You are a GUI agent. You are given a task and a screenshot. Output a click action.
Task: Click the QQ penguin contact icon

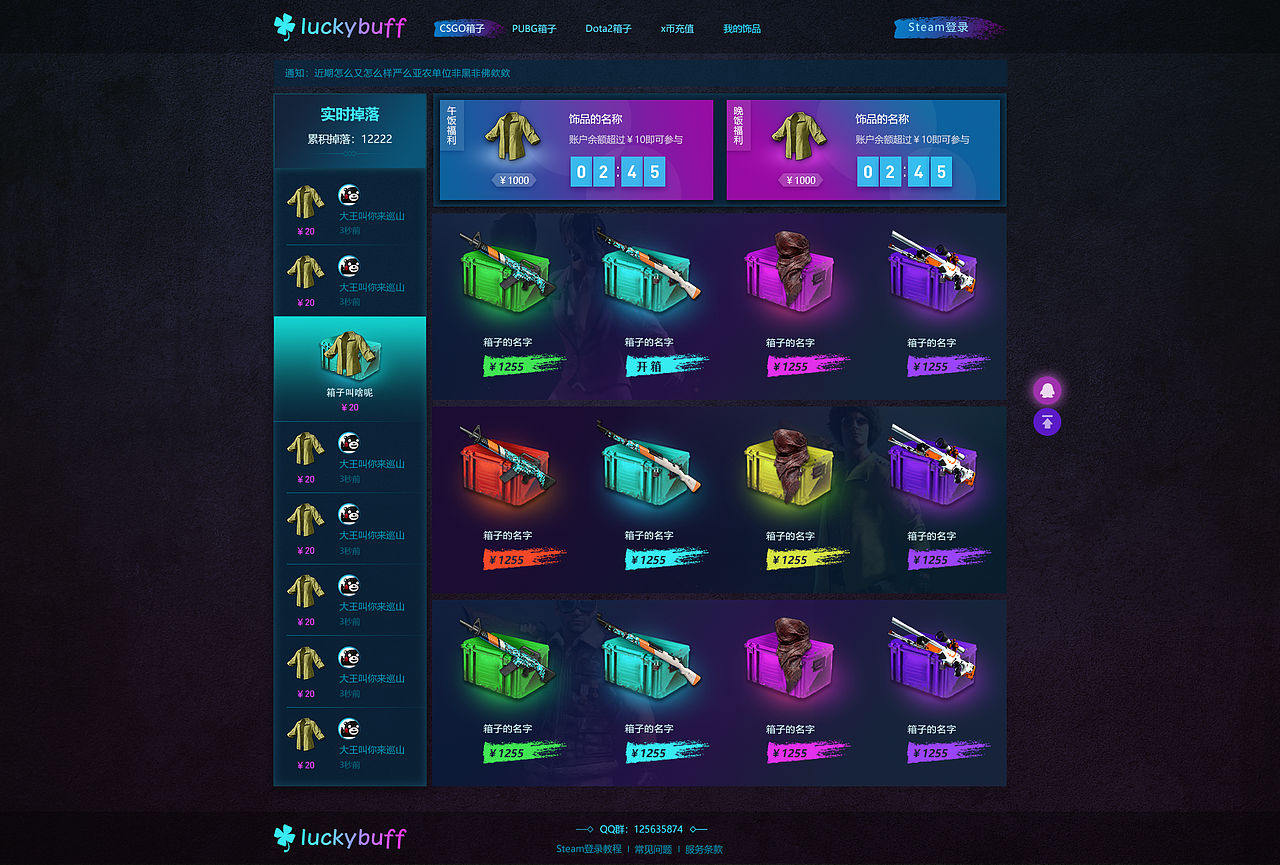[x=1047, y=390]
